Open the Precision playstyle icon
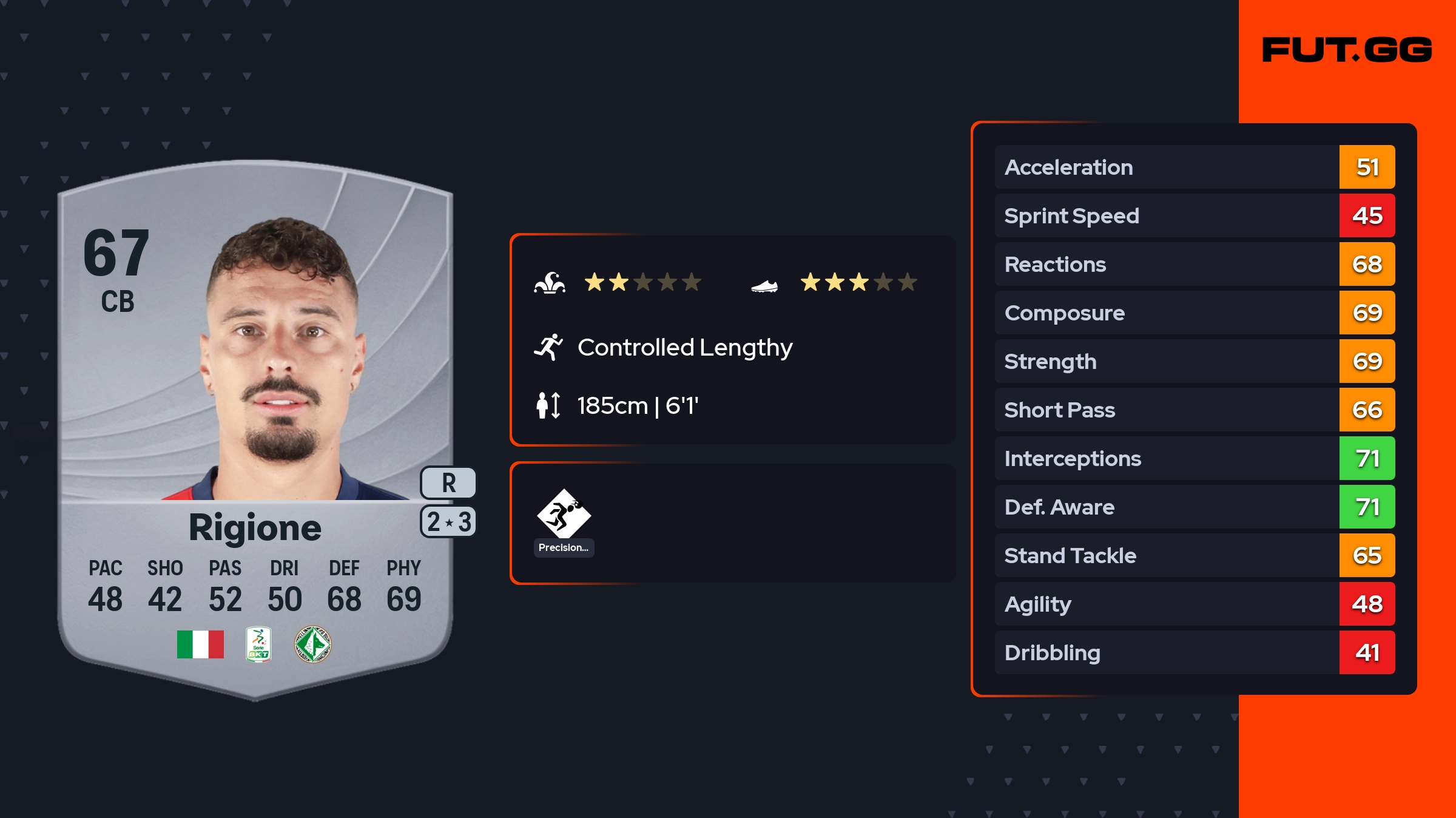Screen dimensions: 1456x818 564,515
